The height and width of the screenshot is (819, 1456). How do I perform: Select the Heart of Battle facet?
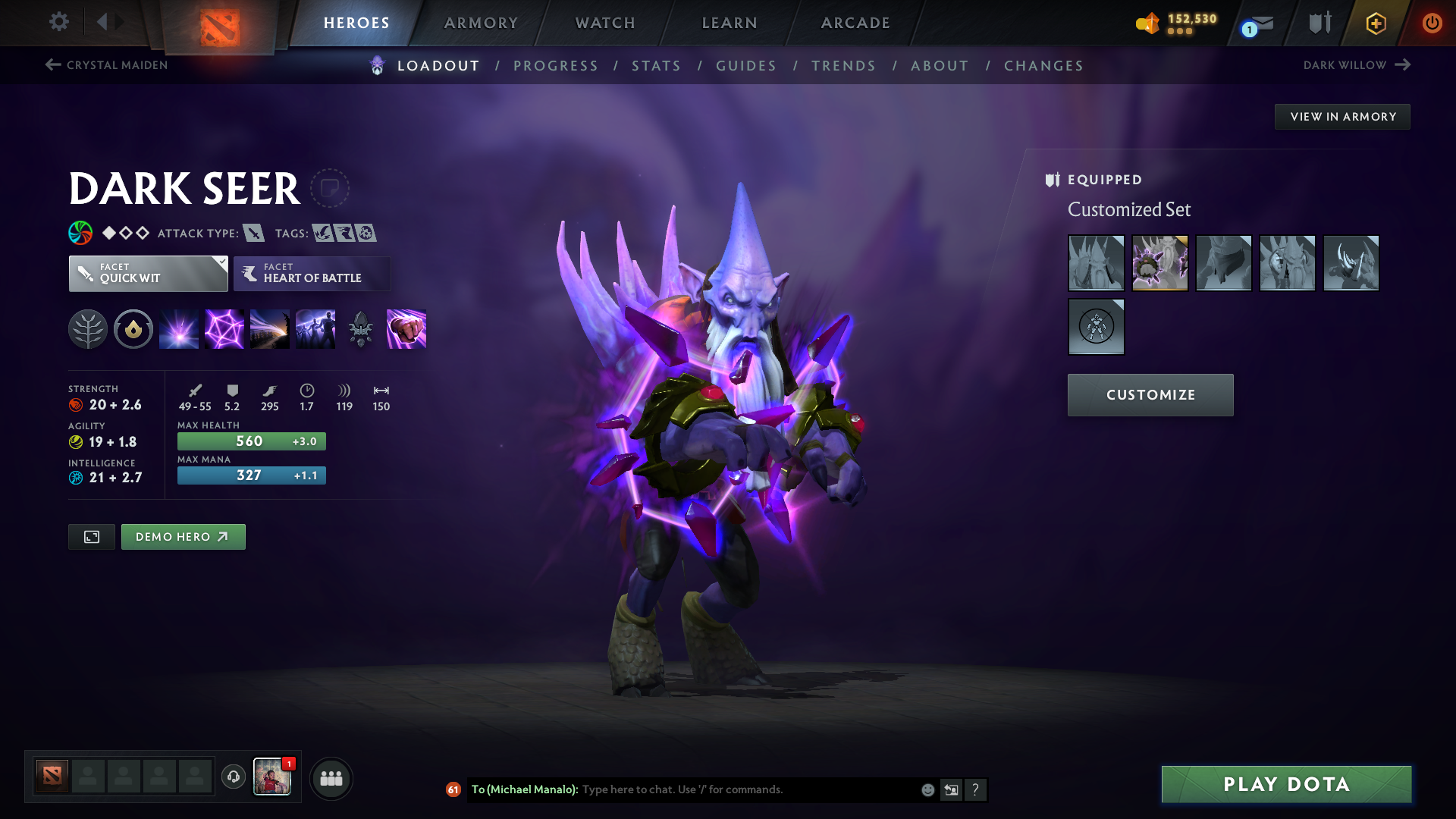(312, 274)
